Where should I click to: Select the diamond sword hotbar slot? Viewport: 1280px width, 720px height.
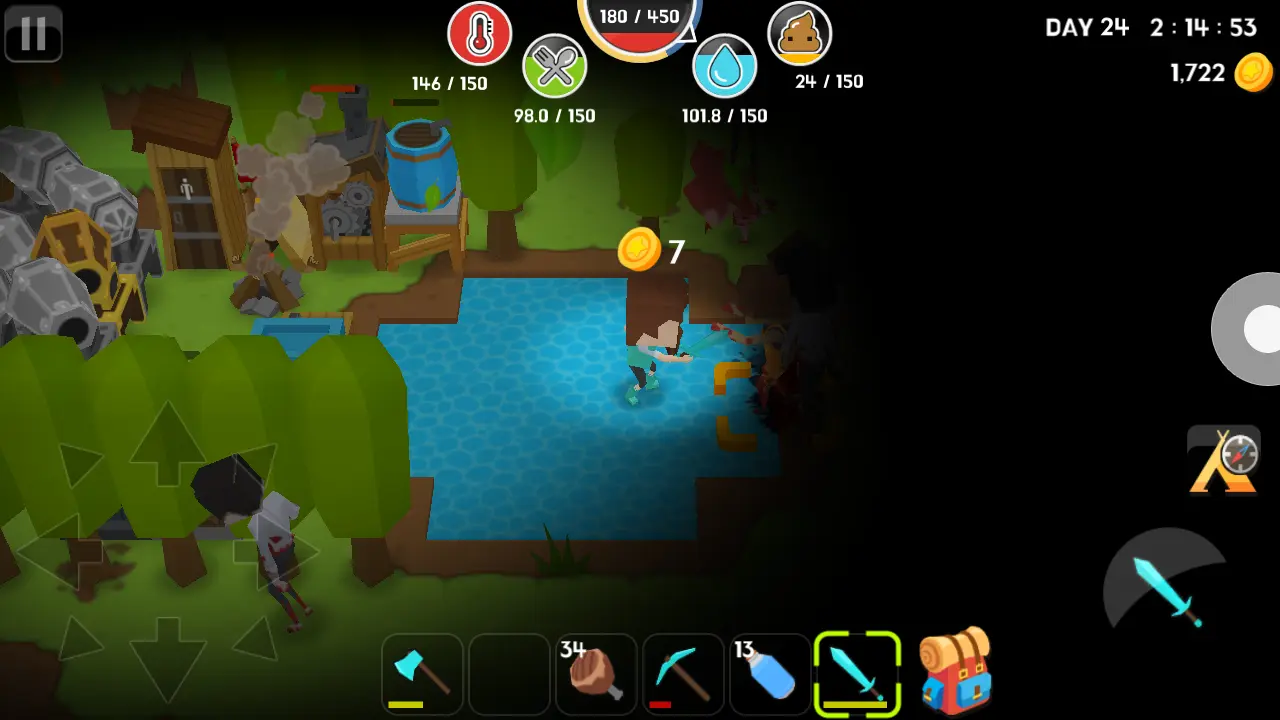click(x=857, y=674)
